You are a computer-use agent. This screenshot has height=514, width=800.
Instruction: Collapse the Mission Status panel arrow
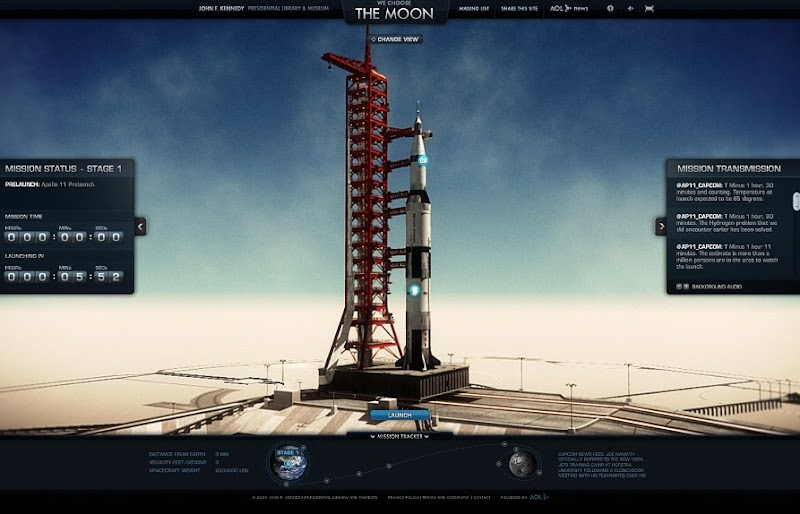(x=140, y=226)
